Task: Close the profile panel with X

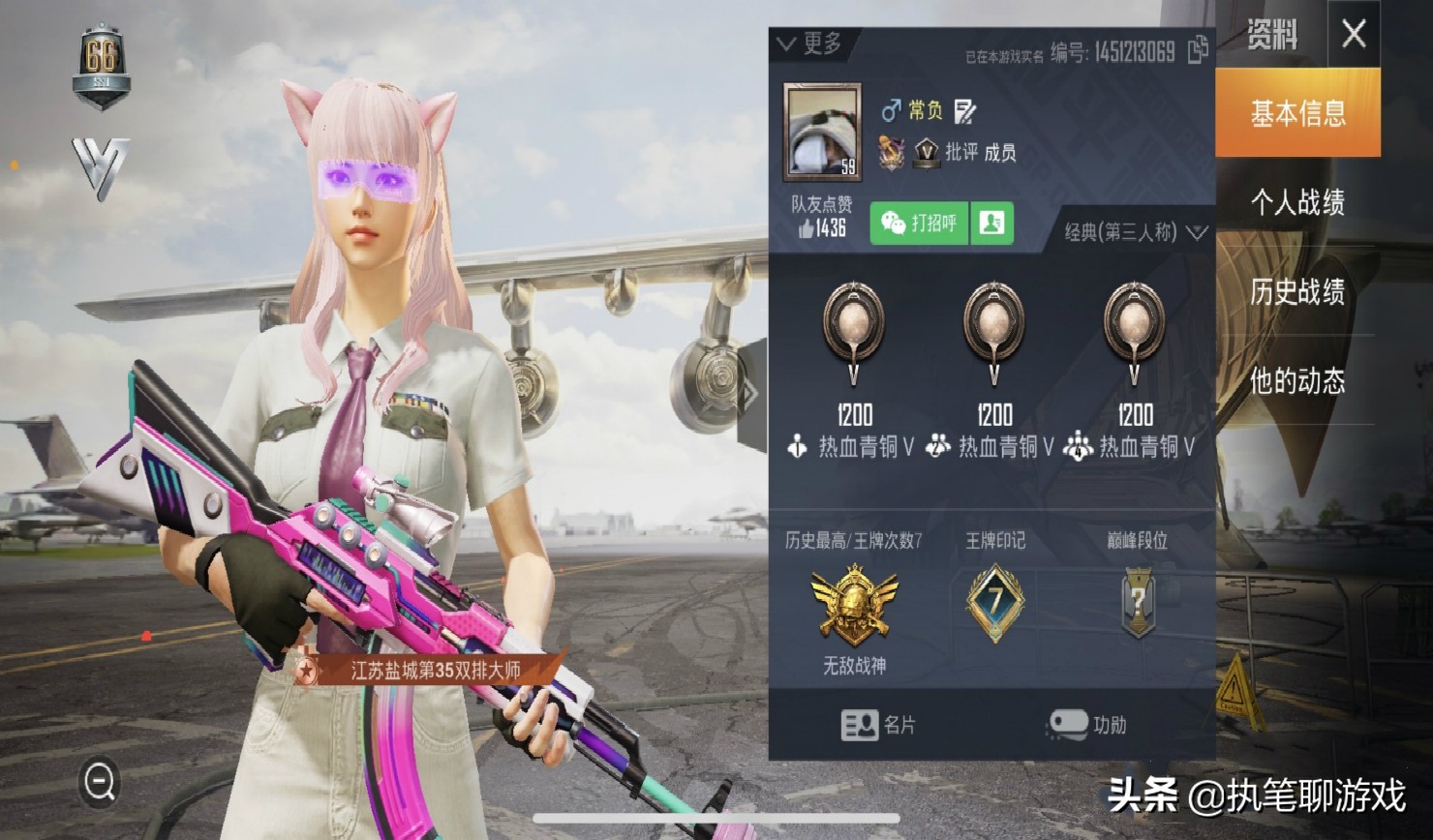Action: pos(1354,35)
